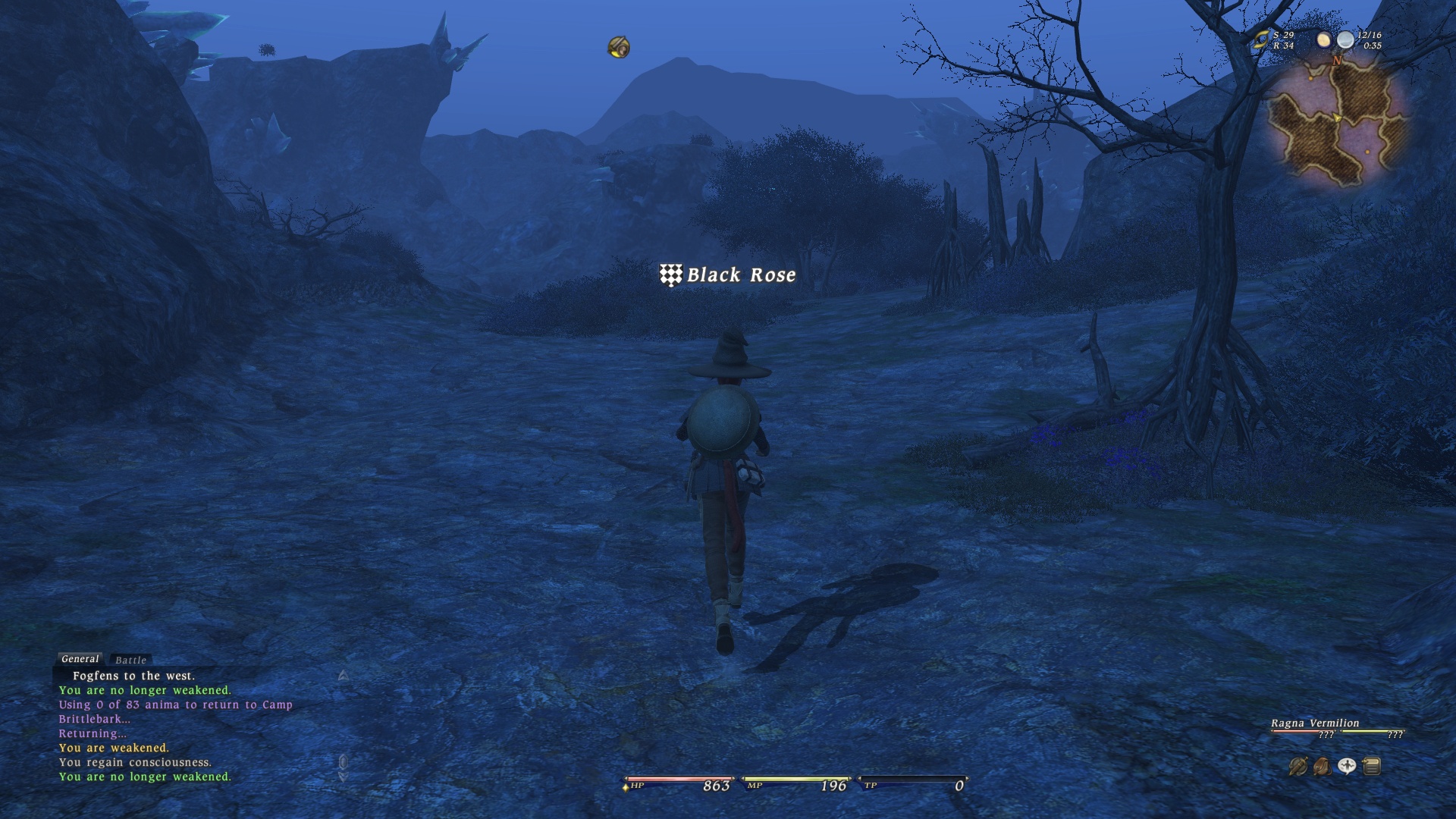Select the General chat tab
Image resolution: width=1456 pixels, height=819 pixels.
80,659
